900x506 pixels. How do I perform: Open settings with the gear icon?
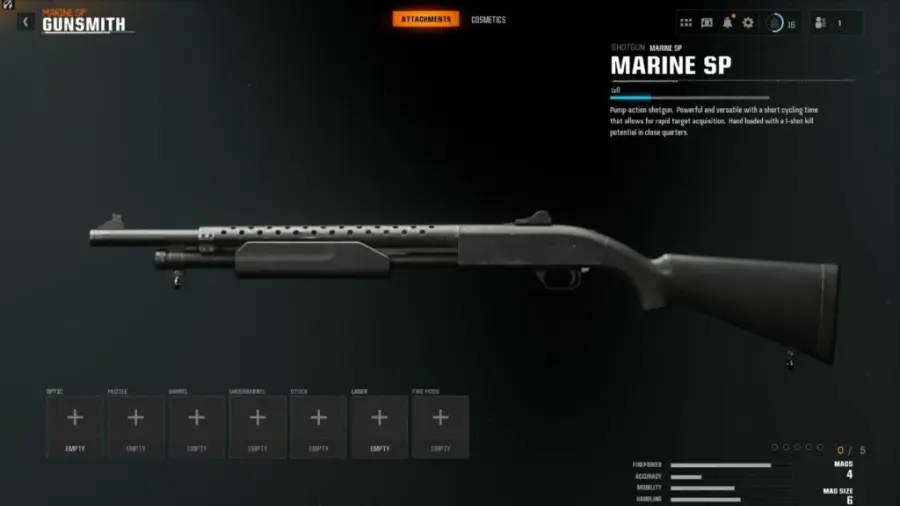(748, 23)
